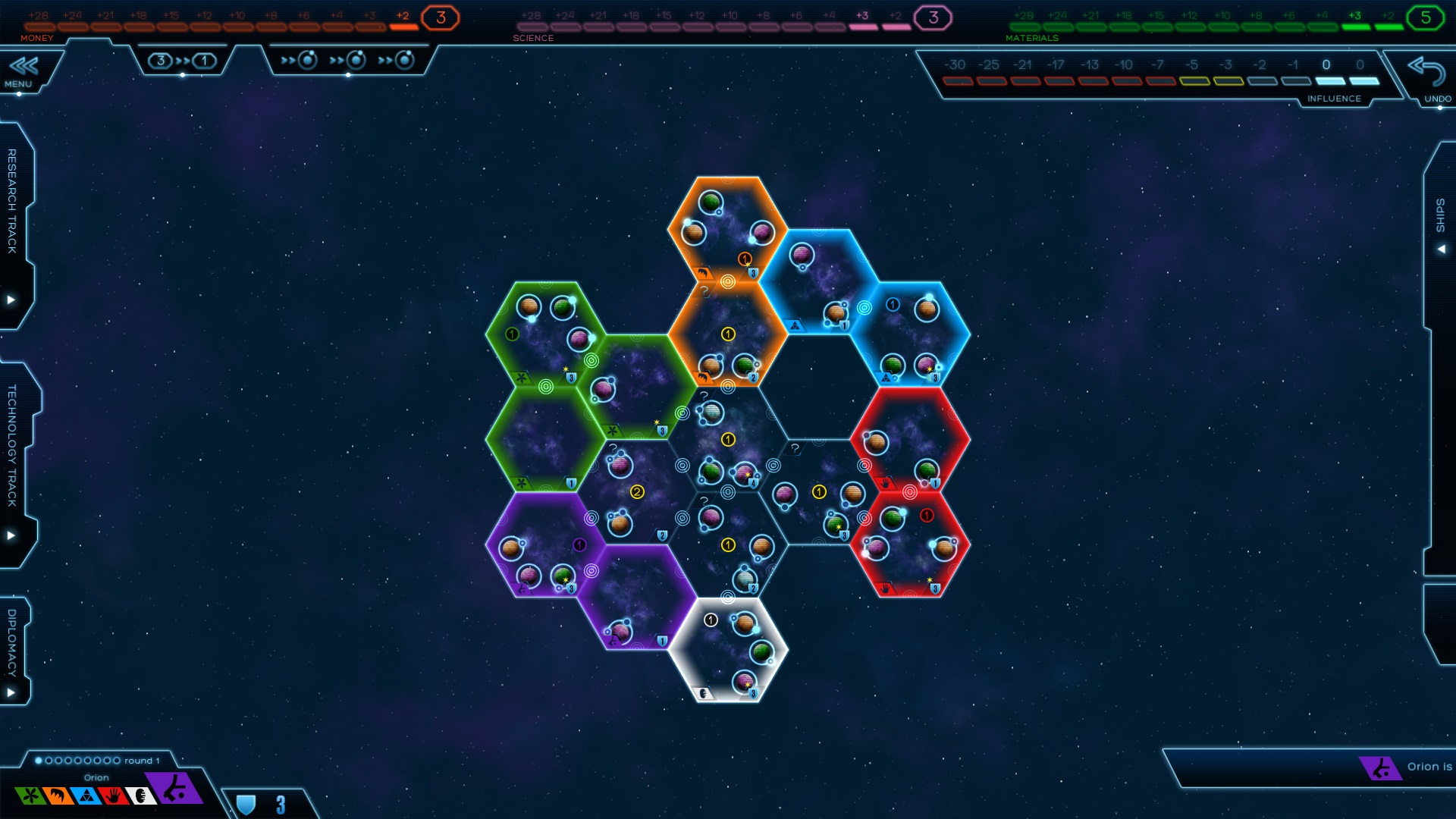
Task: Open the 3-to-1 resource trade panel
Action: coord(182,61)
